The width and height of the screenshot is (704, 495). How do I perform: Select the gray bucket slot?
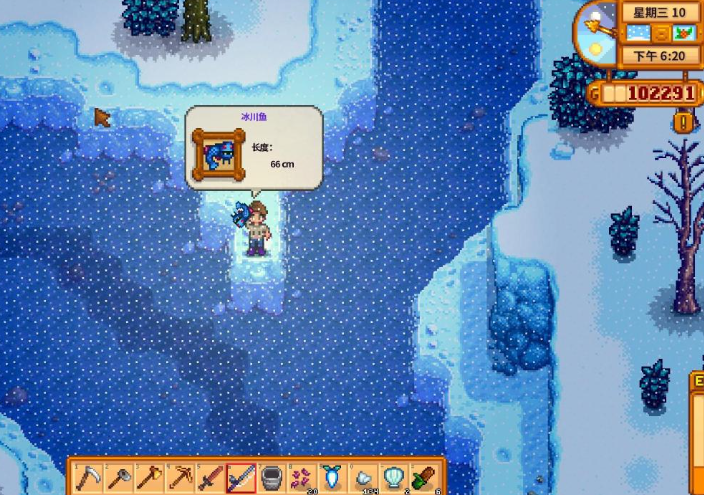271,477
